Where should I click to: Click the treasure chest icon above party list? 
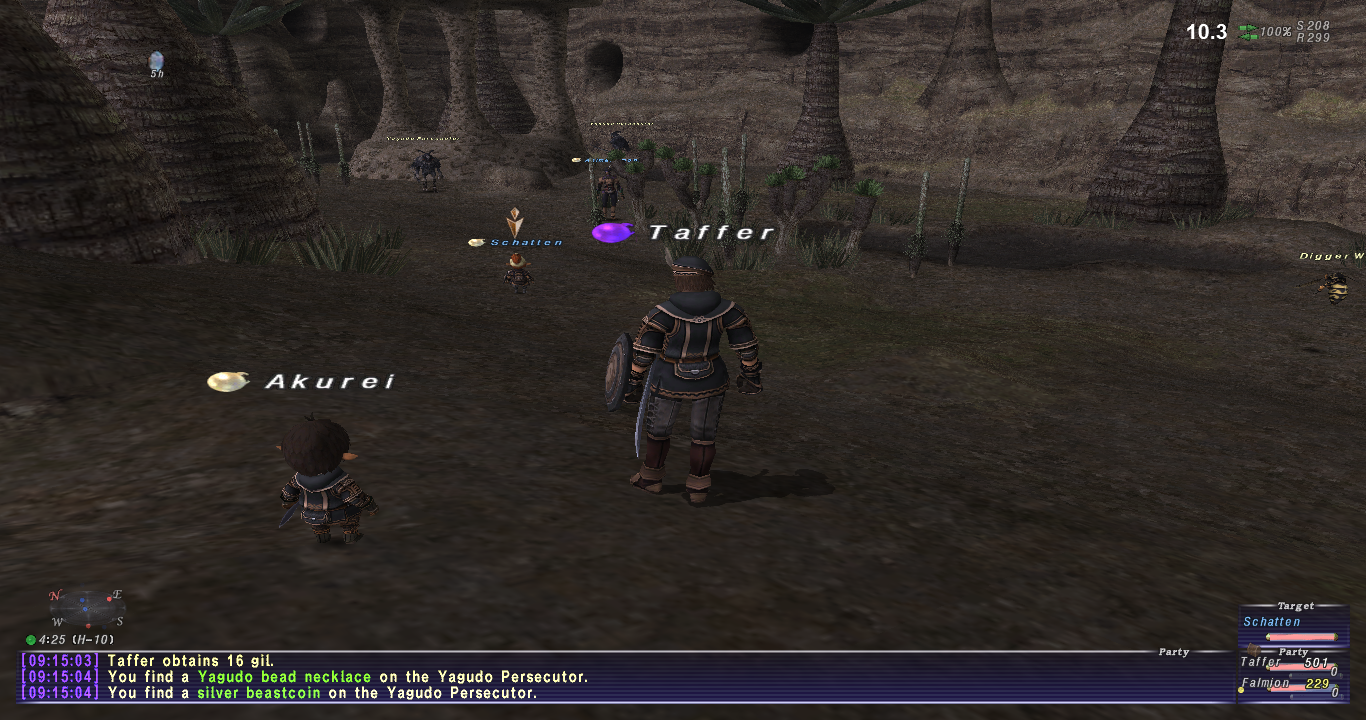tap(1252, 649)
